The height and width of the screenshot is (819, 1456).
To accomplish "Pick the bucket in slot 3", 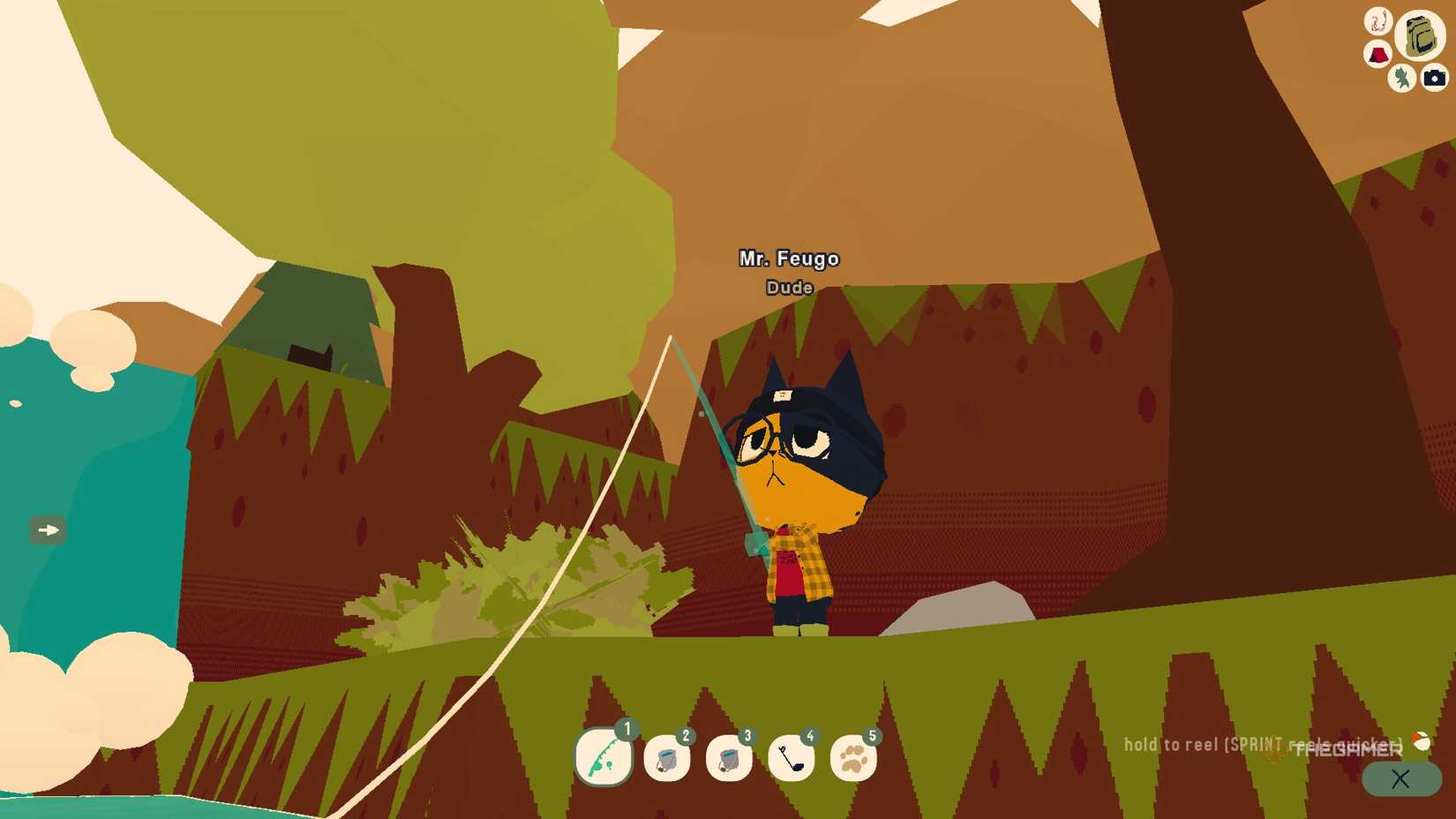I will click(x=730, y=760).
